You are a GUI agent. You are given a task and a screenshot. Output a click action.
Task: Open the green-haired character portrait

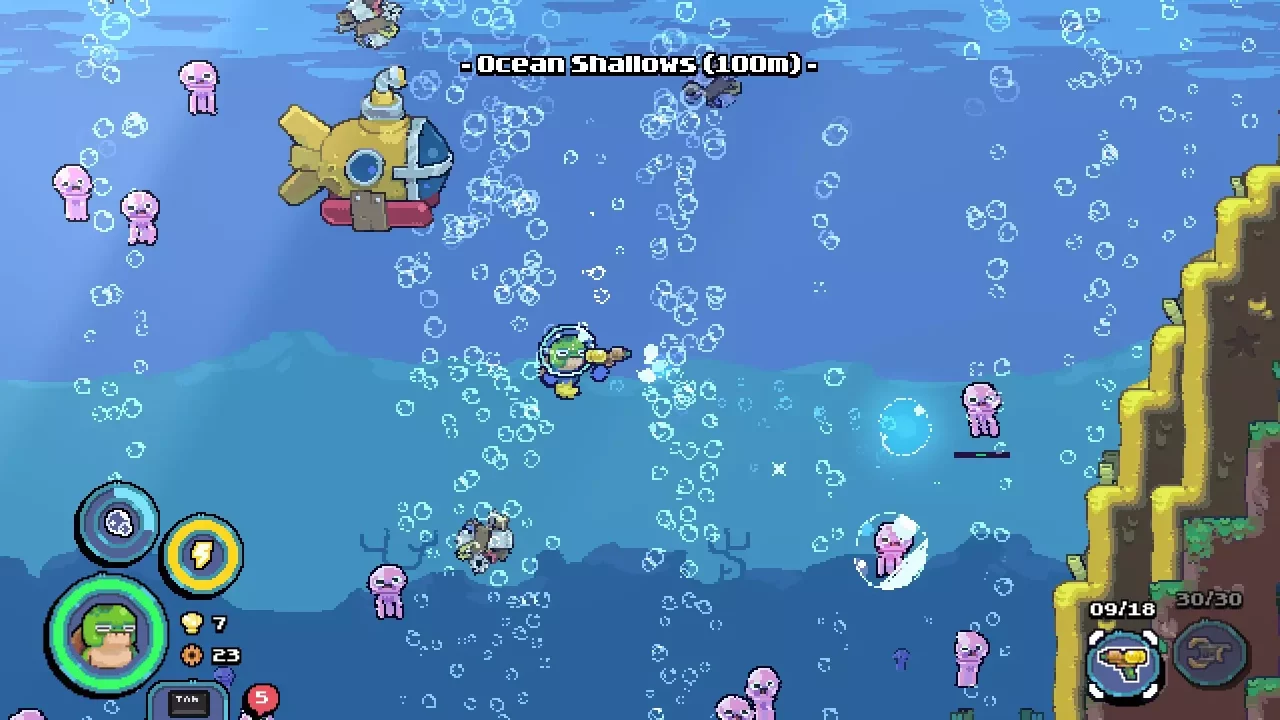tap(106, 637)
